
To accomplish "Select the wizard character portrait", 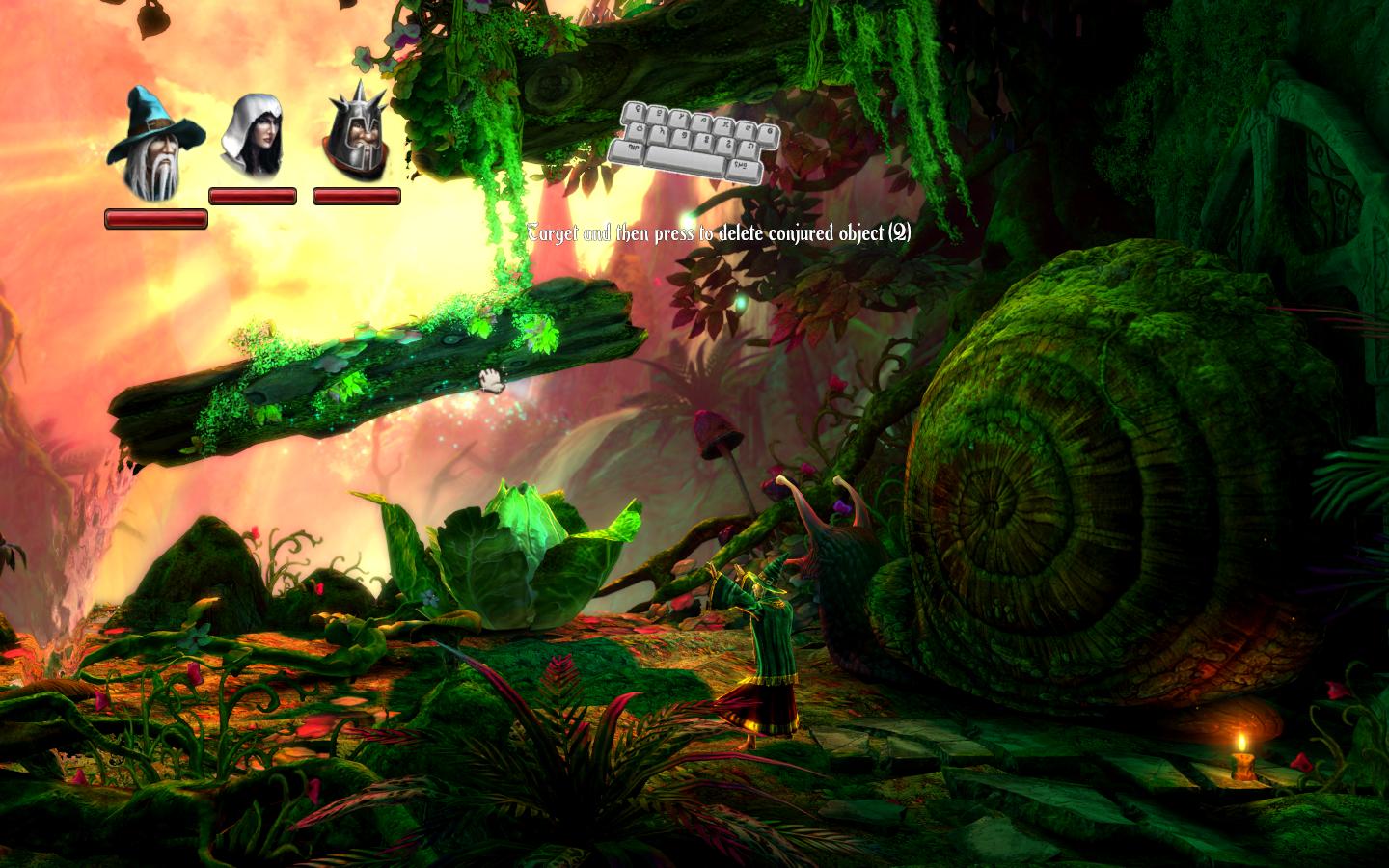I will coord(155,143).
